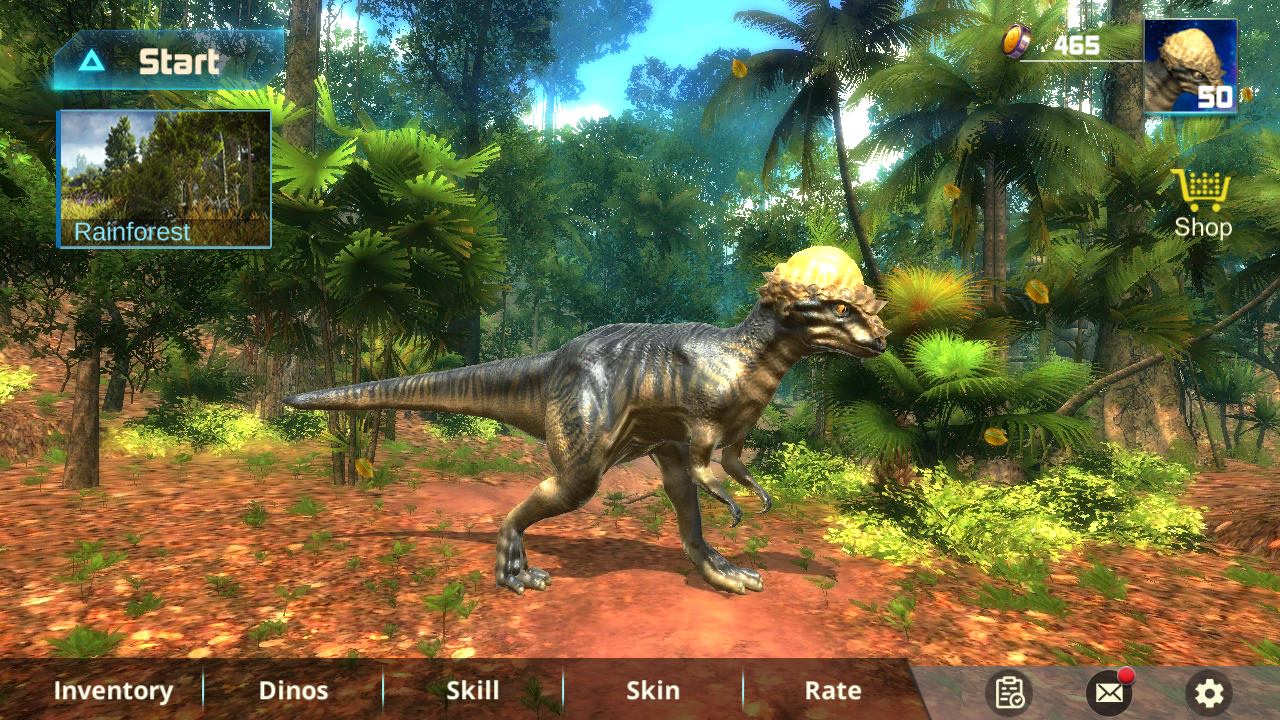Open the Inventory tab
The image size is (1280, 720).
[113, 690]
